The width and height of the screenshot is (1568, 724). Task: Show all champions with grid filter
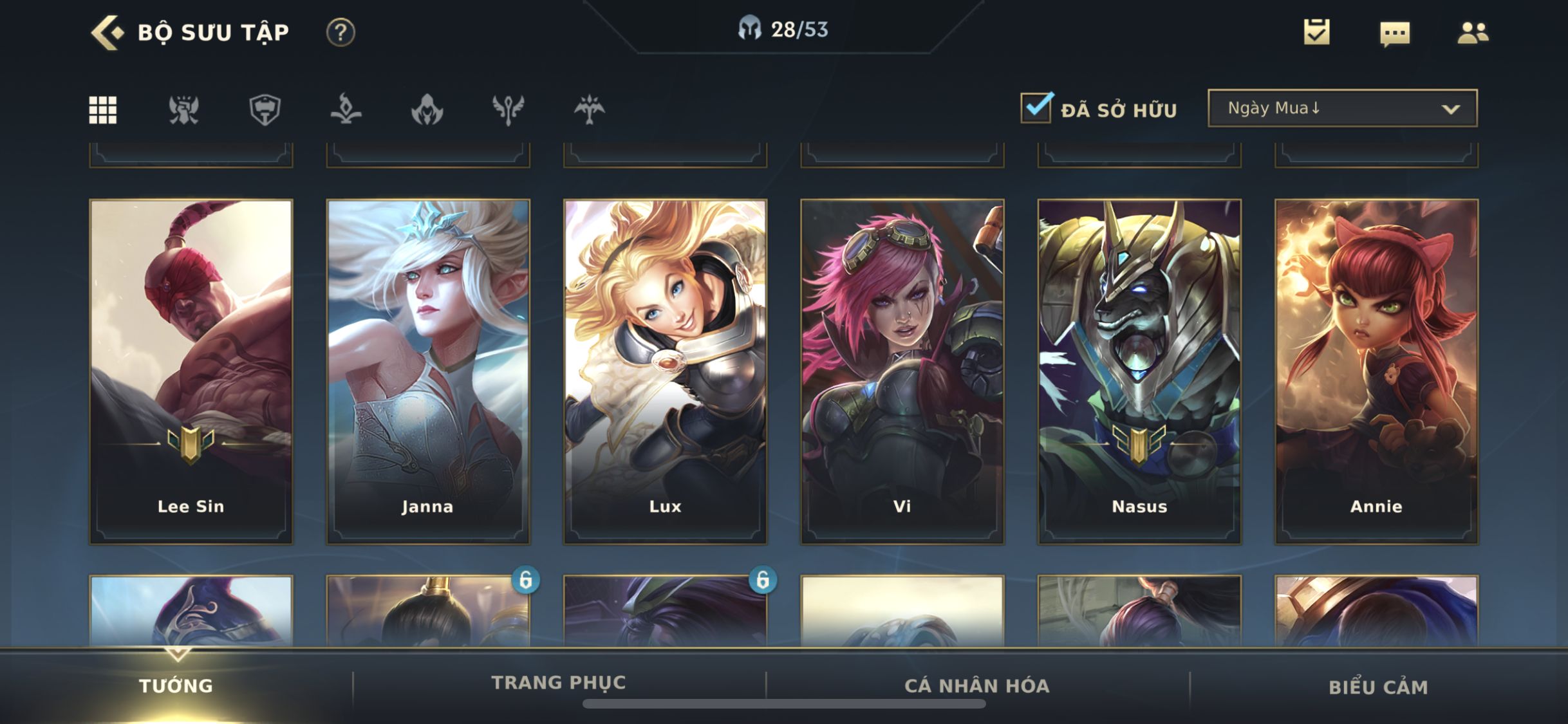point(103,109)
